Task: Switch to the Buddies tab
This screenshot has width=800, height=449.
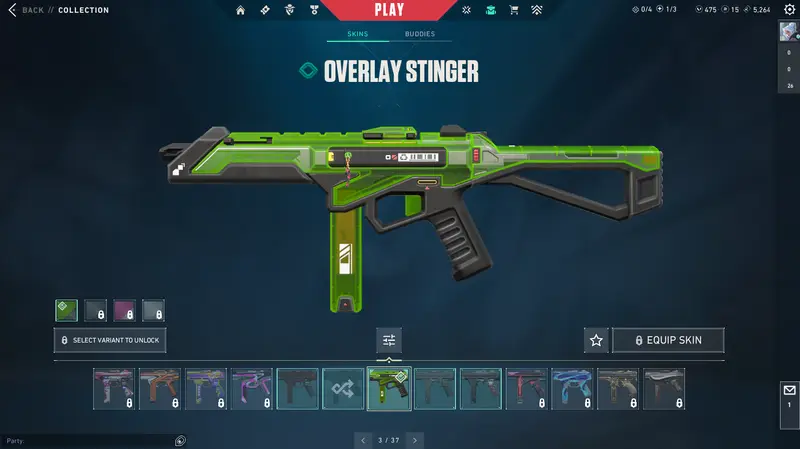Action: (420, 34)
